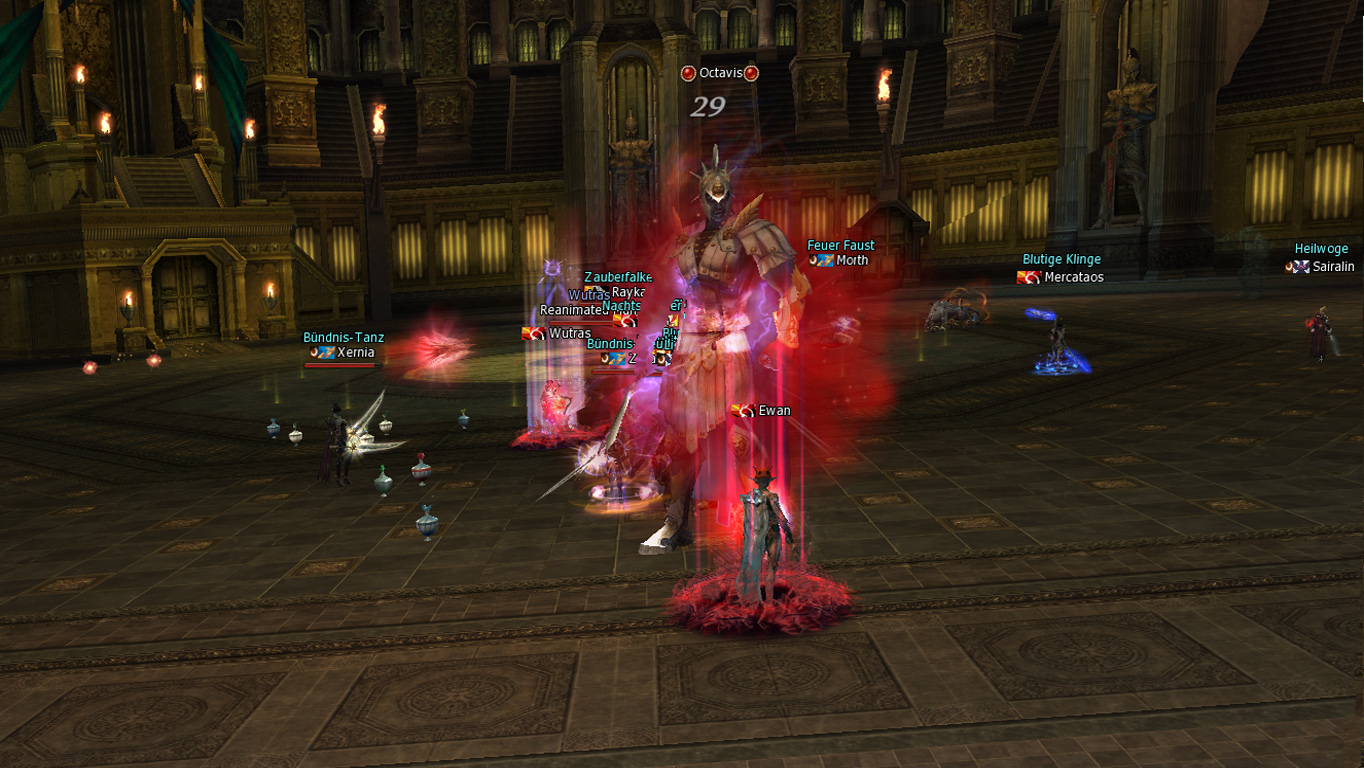1364x768 pixels.
Task: Target player Xernia via nameplate
Action: 355,353
